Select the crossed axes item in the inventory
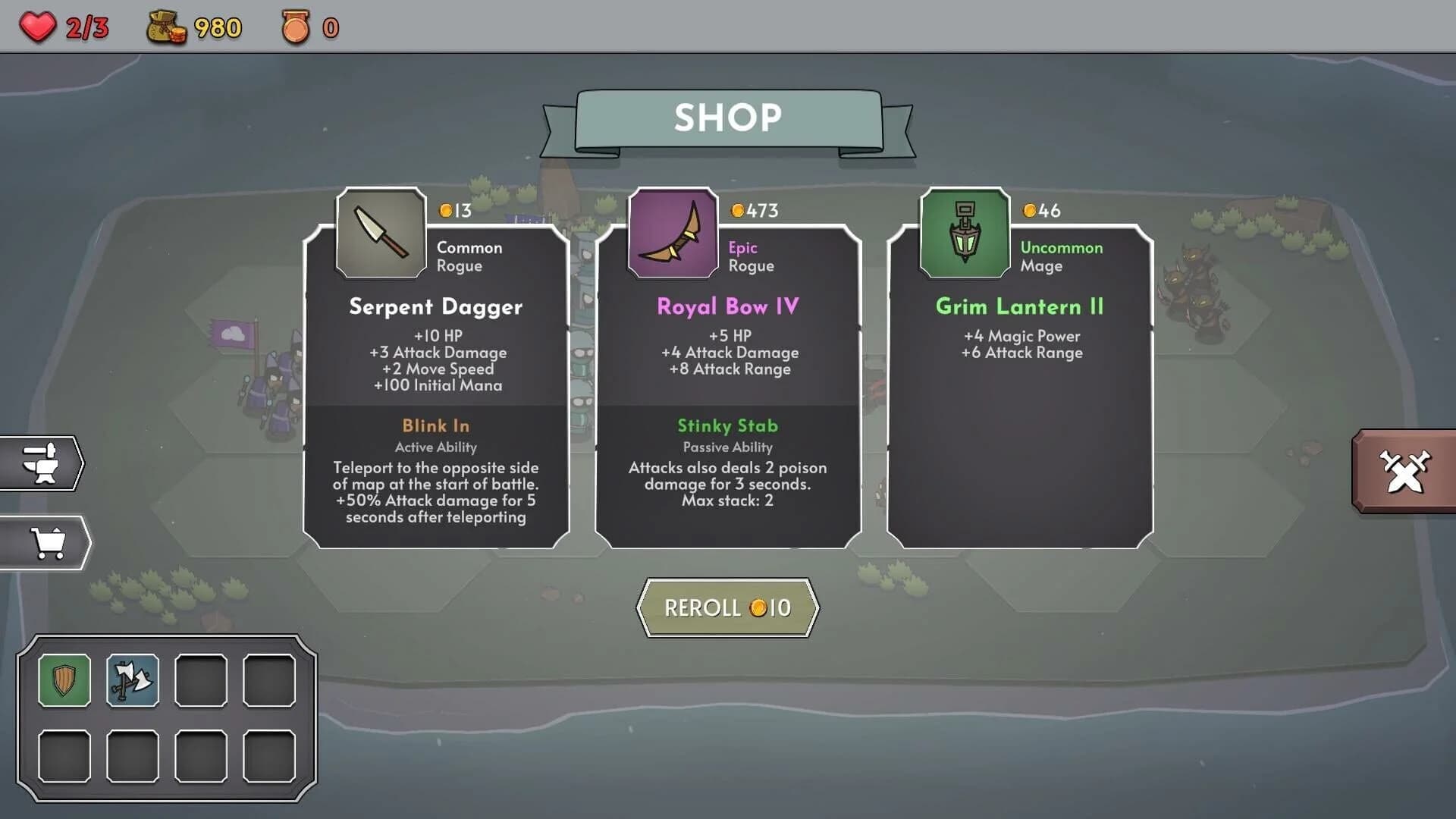Viewport: 1456px width, 819px height. pos(133,680)
